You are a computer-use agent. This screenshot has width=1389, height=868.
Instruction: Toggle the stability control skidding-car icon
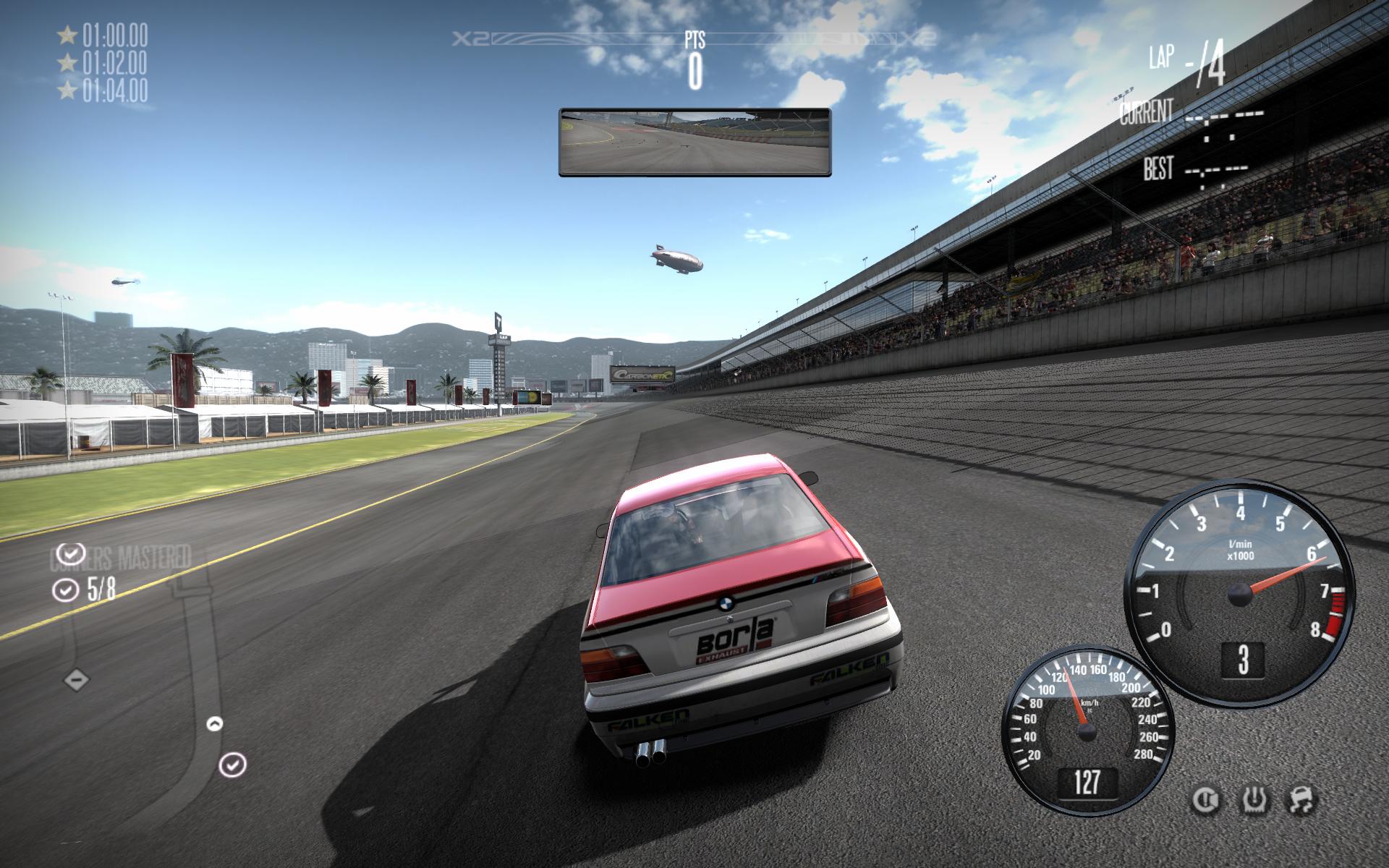1303,800
